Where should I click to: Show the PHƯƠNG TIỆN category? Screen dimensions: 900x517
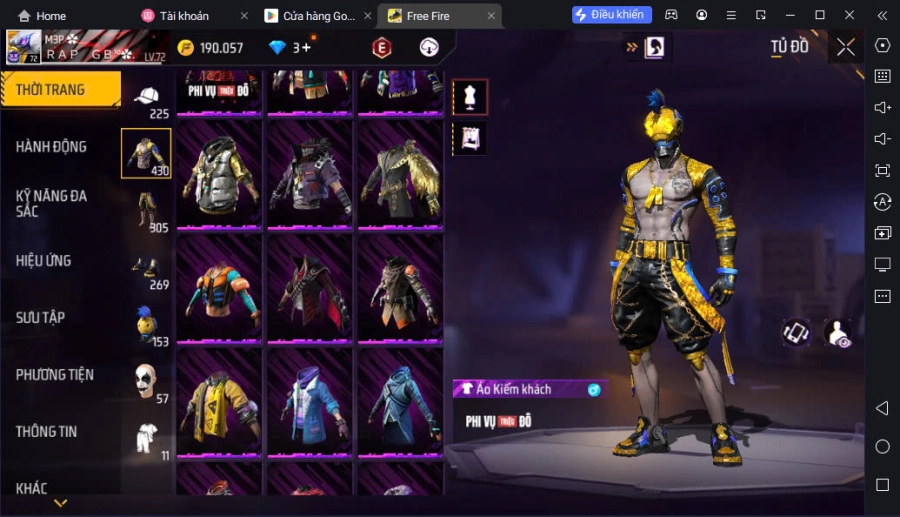[55, 375]
